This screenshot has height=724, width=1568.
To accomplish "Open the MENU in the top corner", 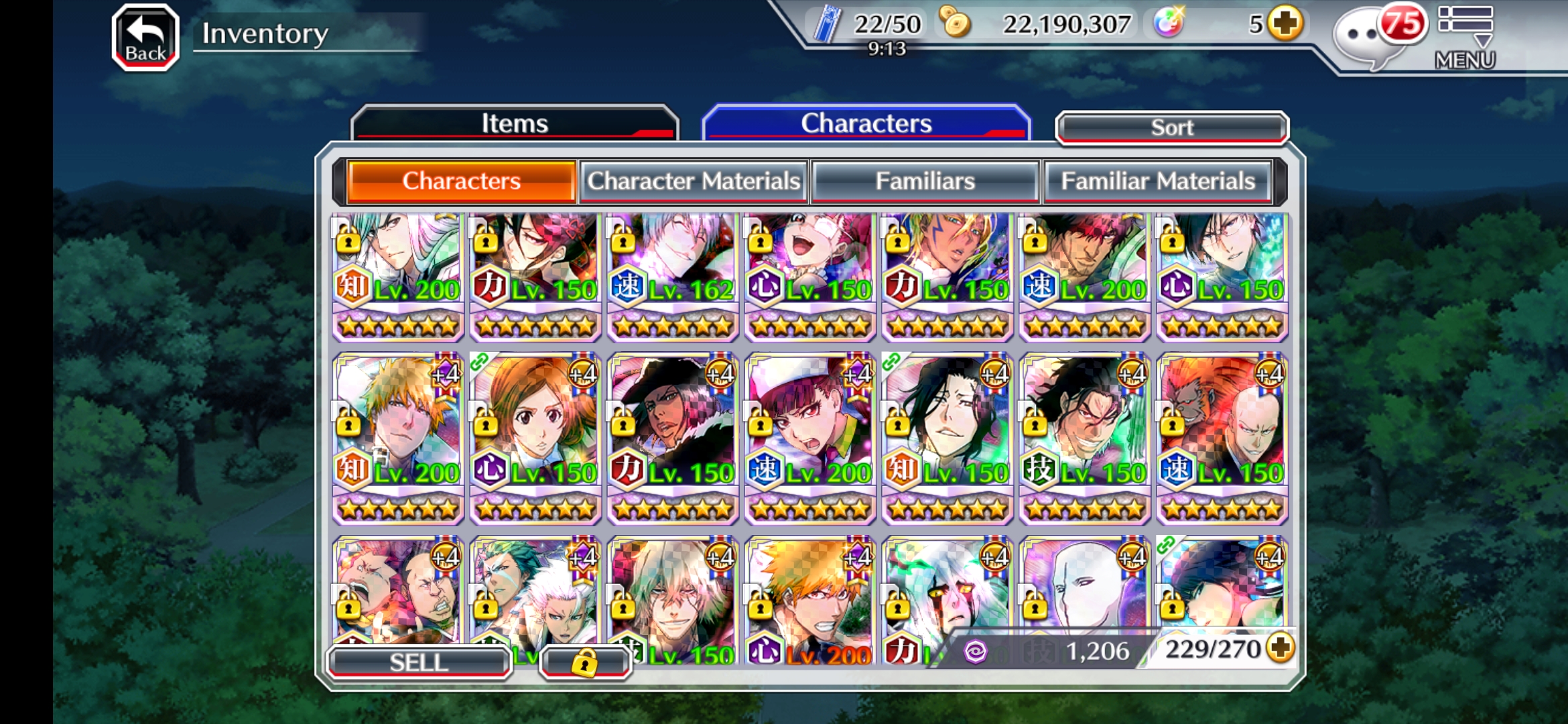I will point(1465,38).
